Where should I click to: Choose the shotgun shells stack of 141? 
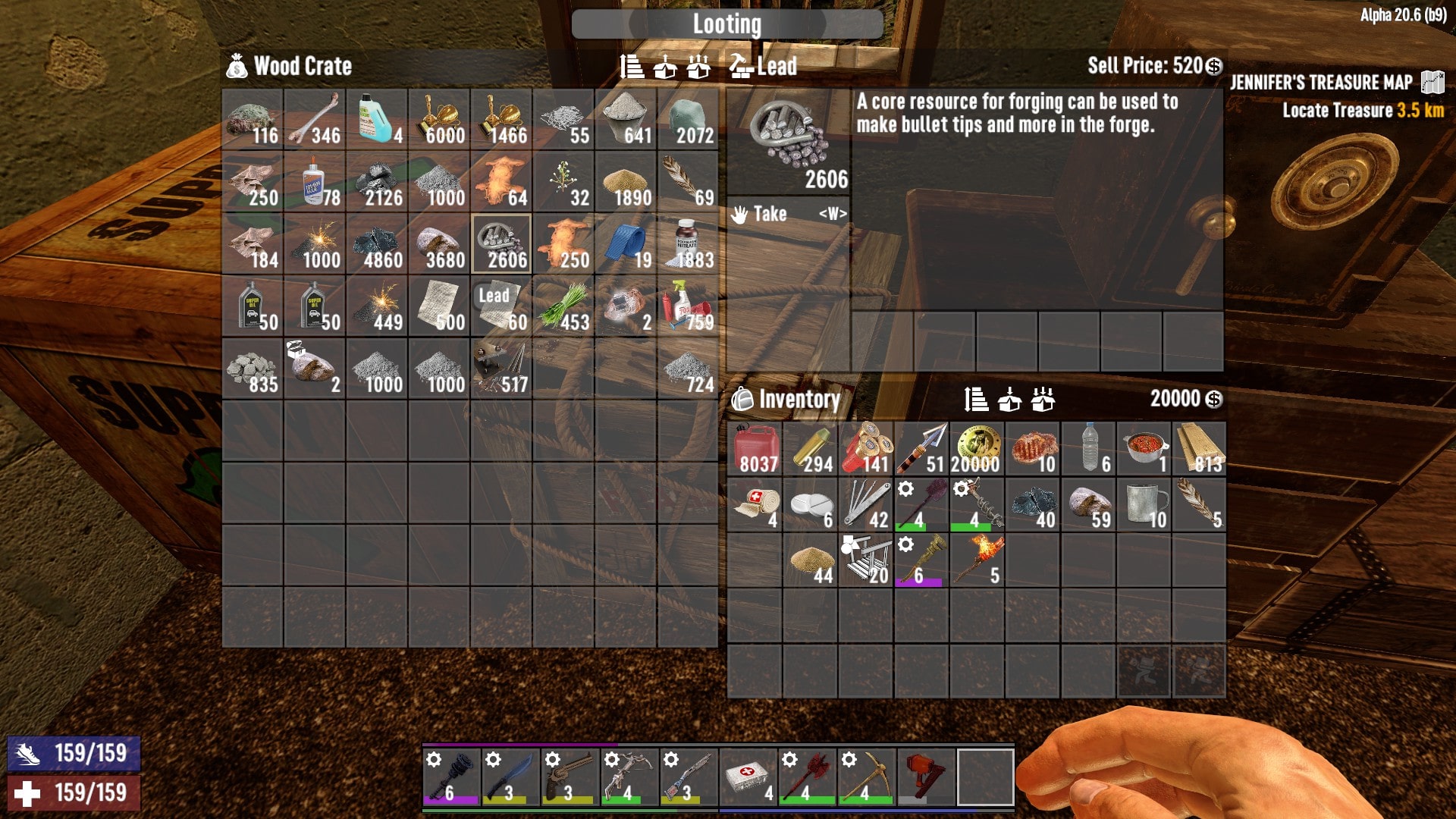(866, 449)
